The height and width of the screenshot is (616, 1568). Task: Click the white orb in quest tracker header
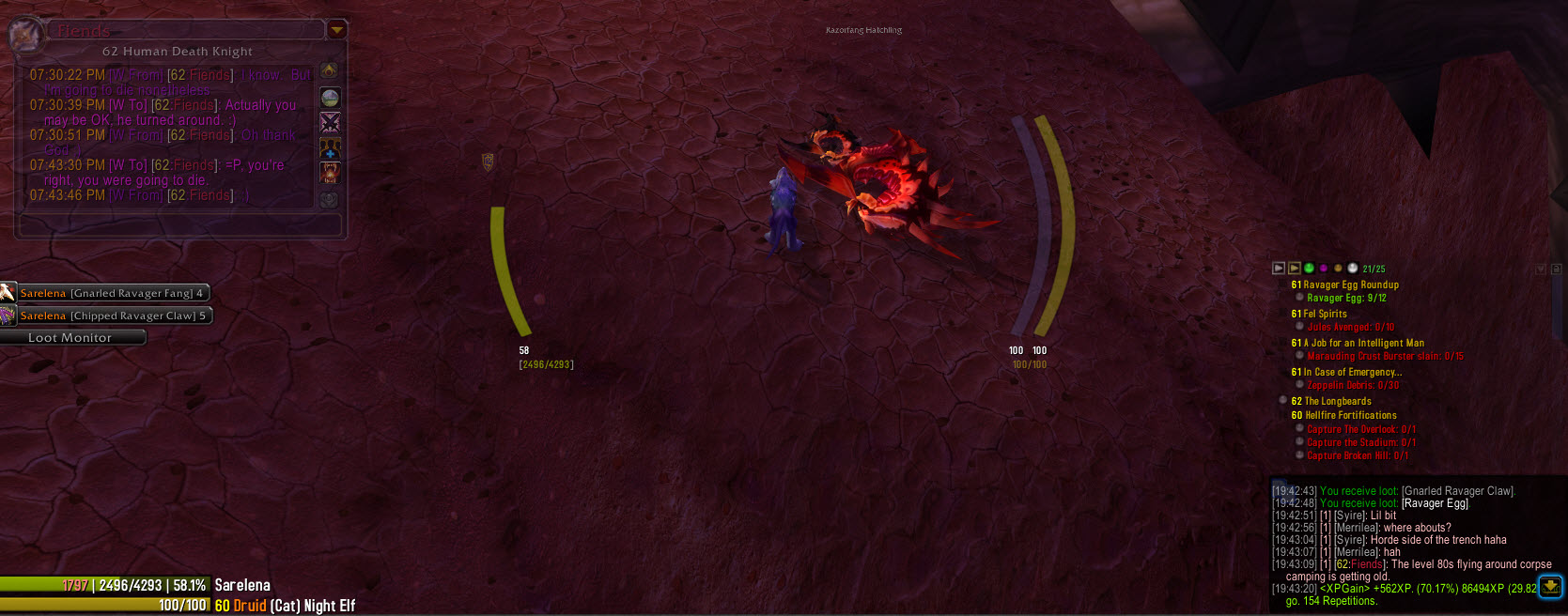coord(1353,269)
